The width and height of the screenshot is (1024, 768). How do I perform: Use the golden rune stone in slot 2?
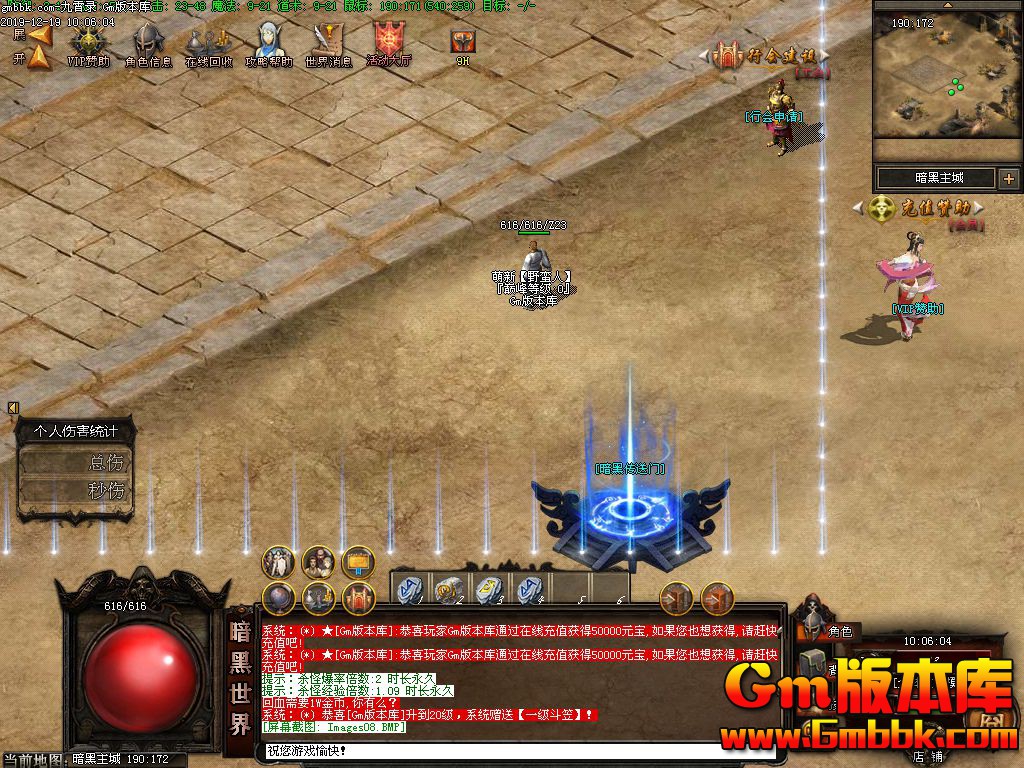coord(448,588)
